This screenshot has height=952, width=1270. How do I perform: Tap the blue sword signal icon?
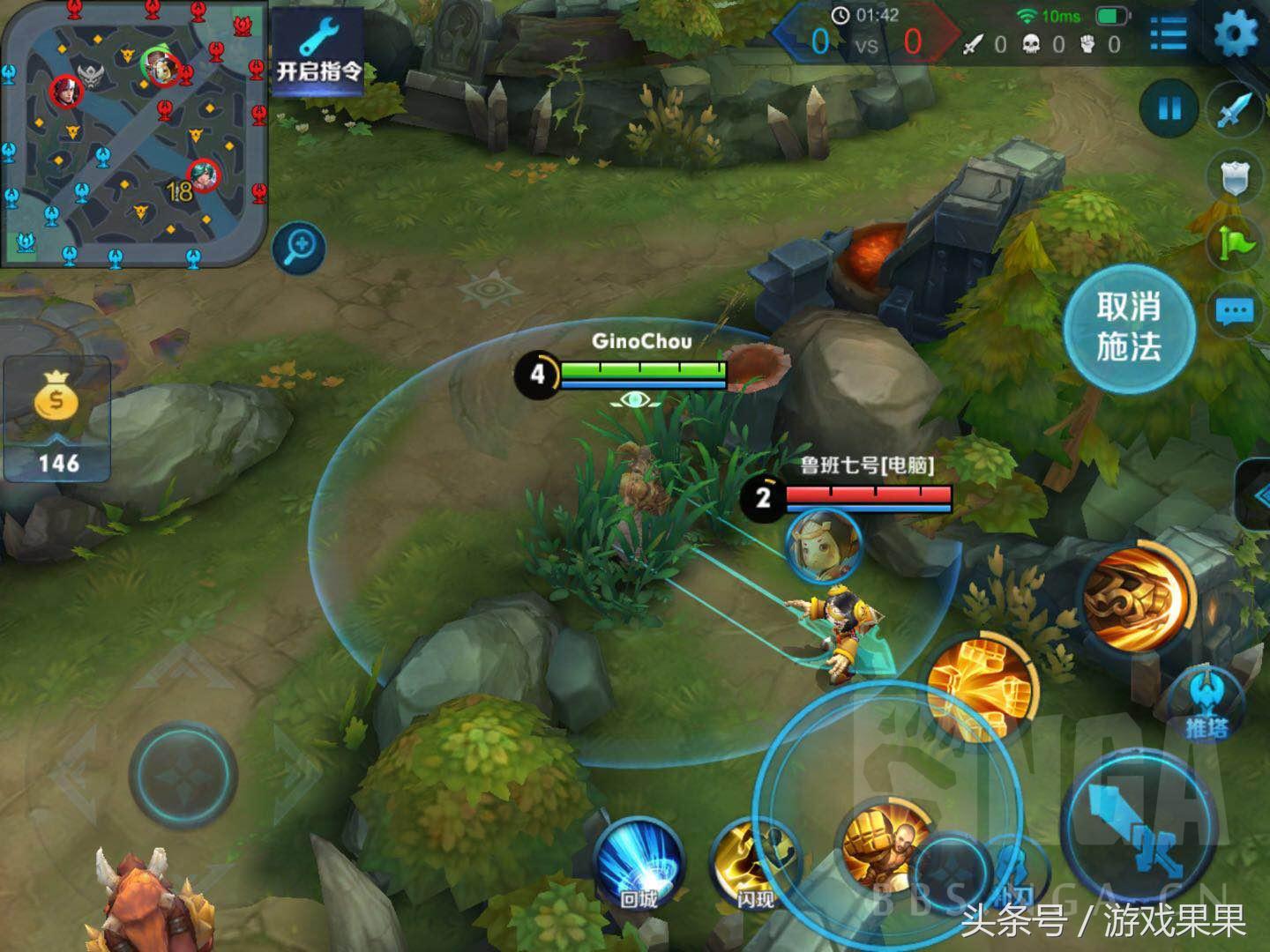pyautogui.click(x=1236, y=109)
